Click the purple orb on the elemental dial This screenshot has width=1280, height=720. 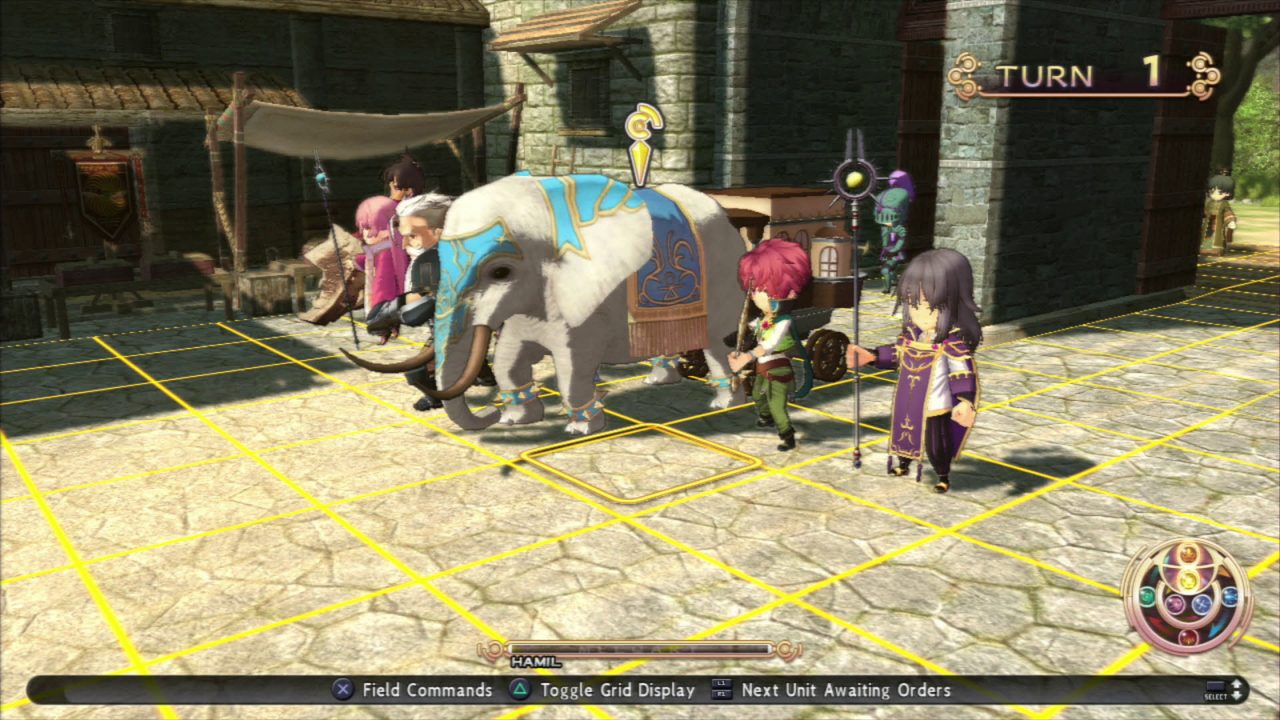point(1175,605)
